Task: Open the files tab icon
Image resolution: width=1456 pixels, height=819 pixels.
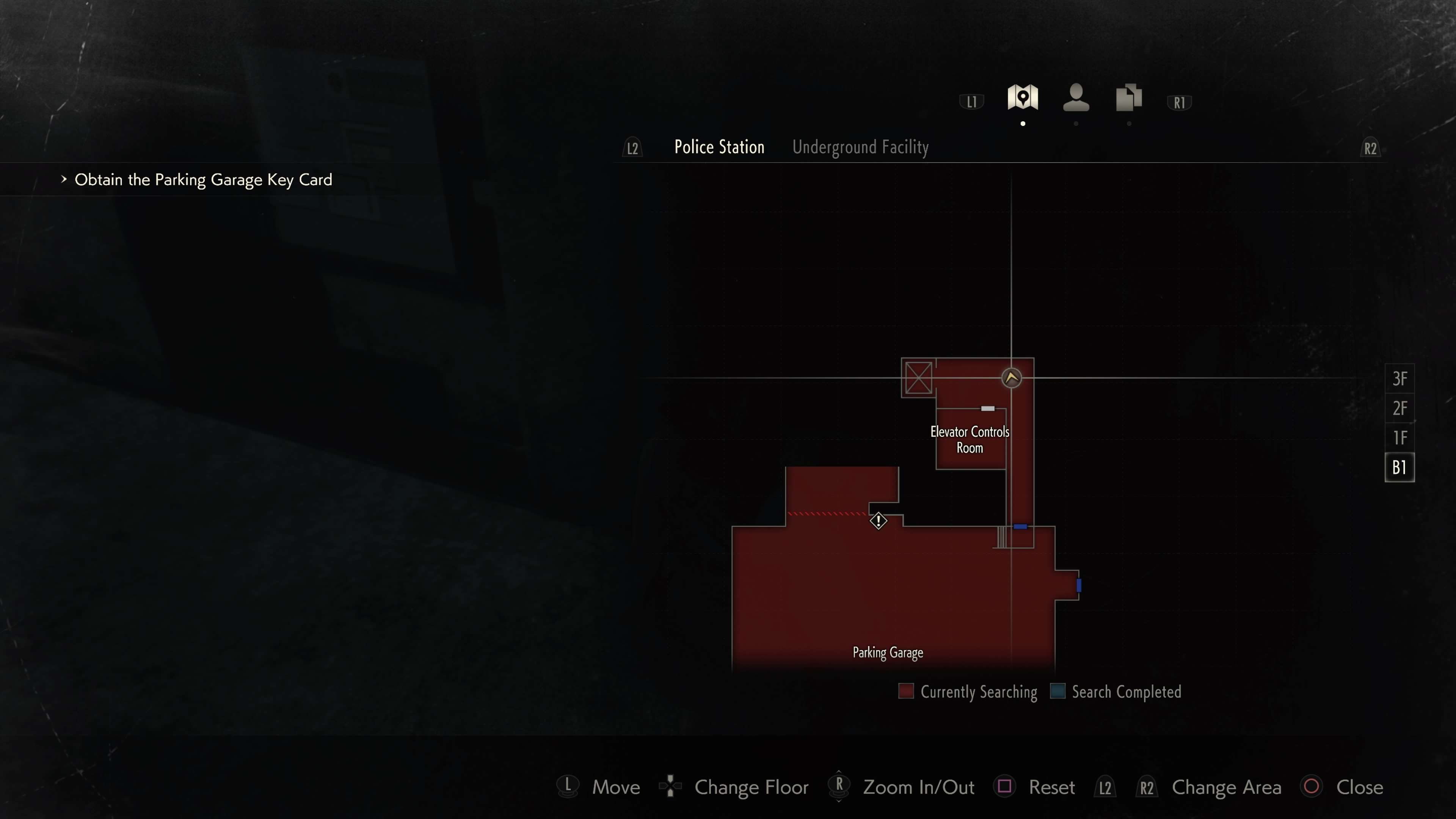Action: click(1129, 97)
